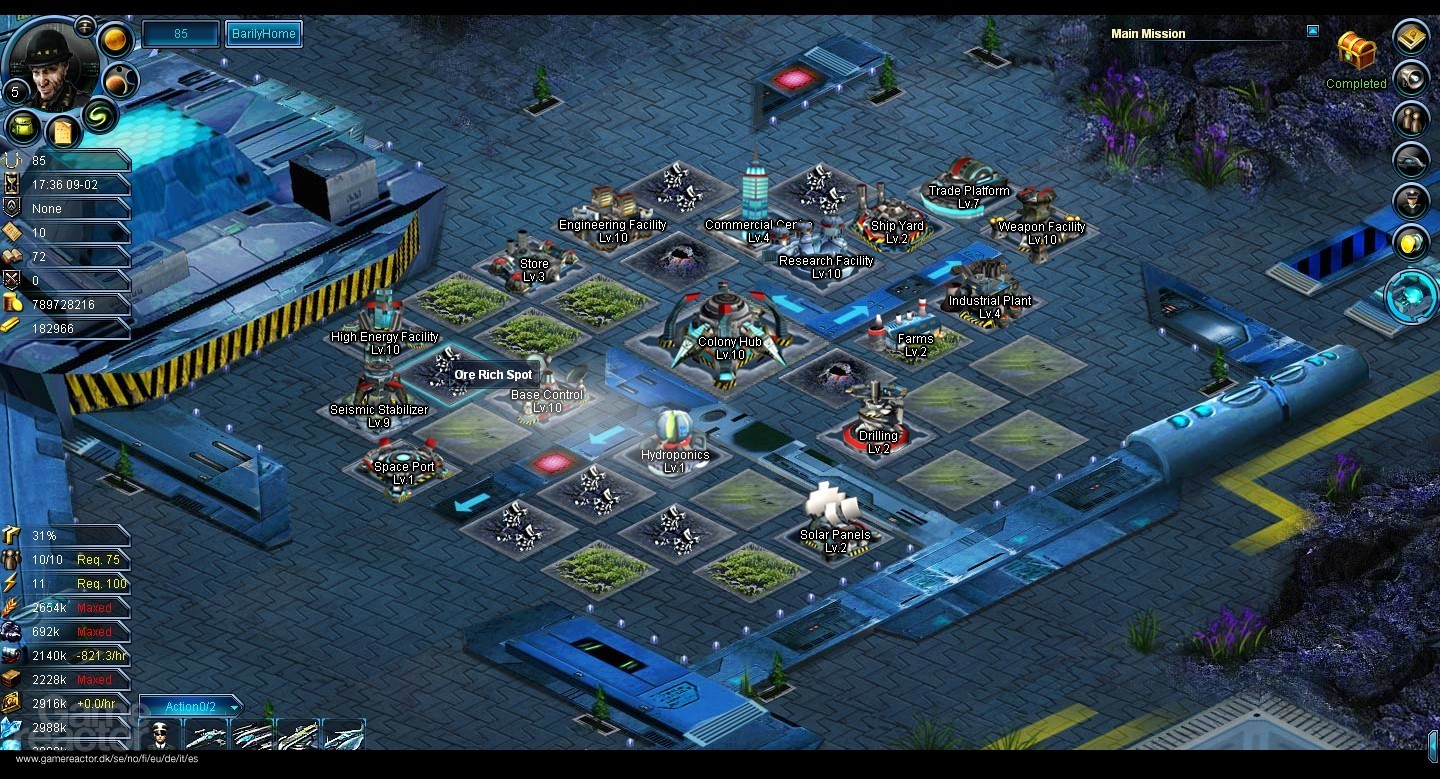Select the BarilyHome tab at the top
The height and width of the screenshot is (779, 1440).
[263, 33]
